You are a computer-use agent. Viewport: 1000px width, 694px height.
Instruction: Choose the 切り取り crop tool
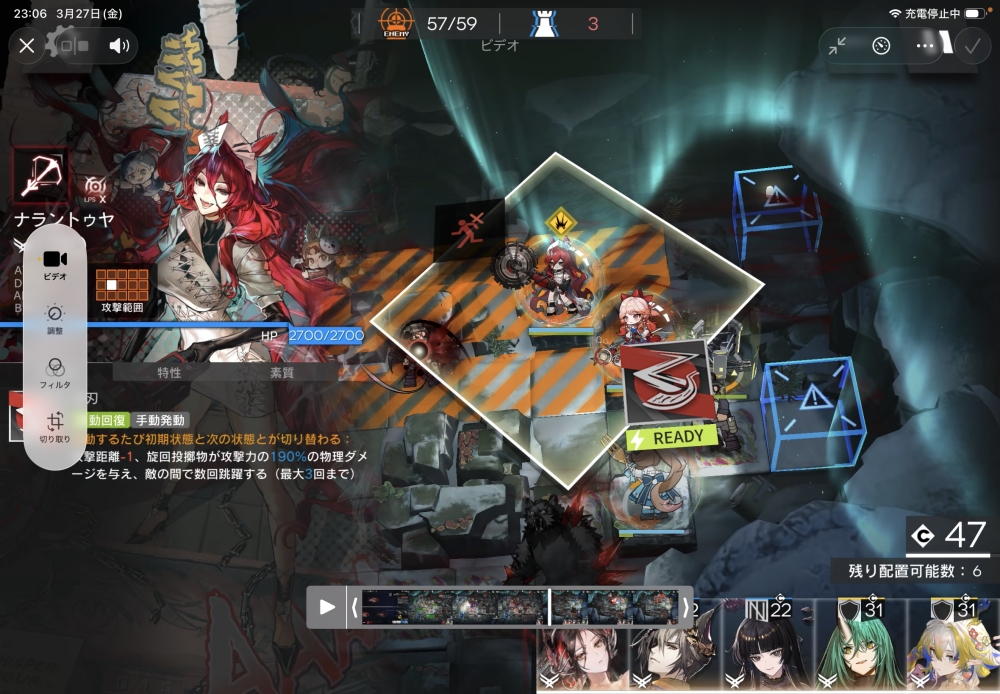[x=55, y=427]
